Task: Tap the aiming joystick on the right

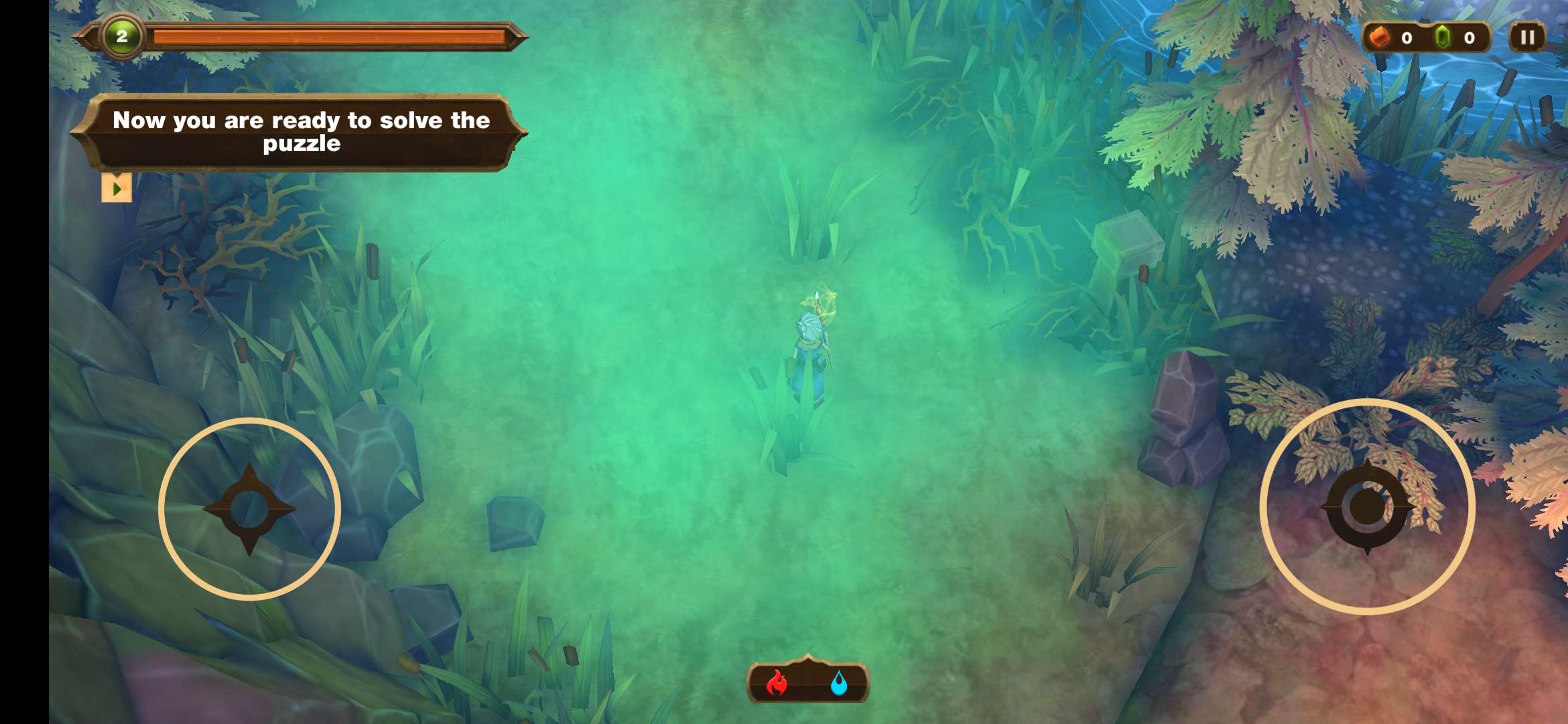Action: coord(1367,507)
